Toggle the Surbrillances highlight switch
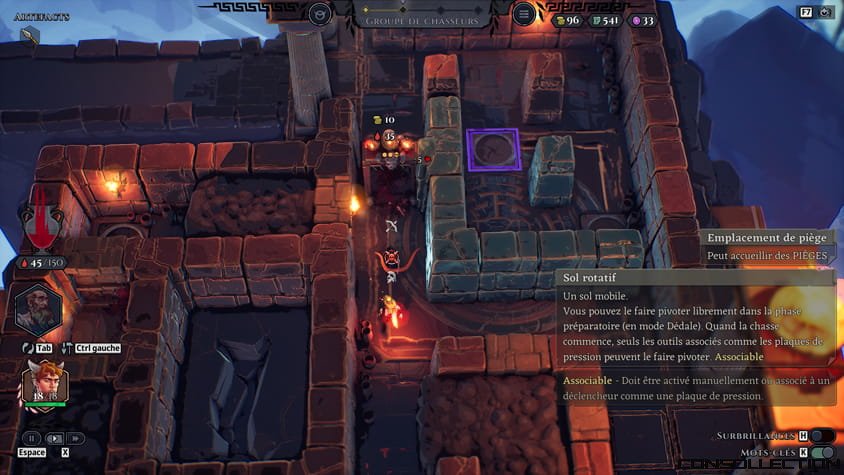The height and width of the screenshot is (475, 844). click(x=821, y=436)
